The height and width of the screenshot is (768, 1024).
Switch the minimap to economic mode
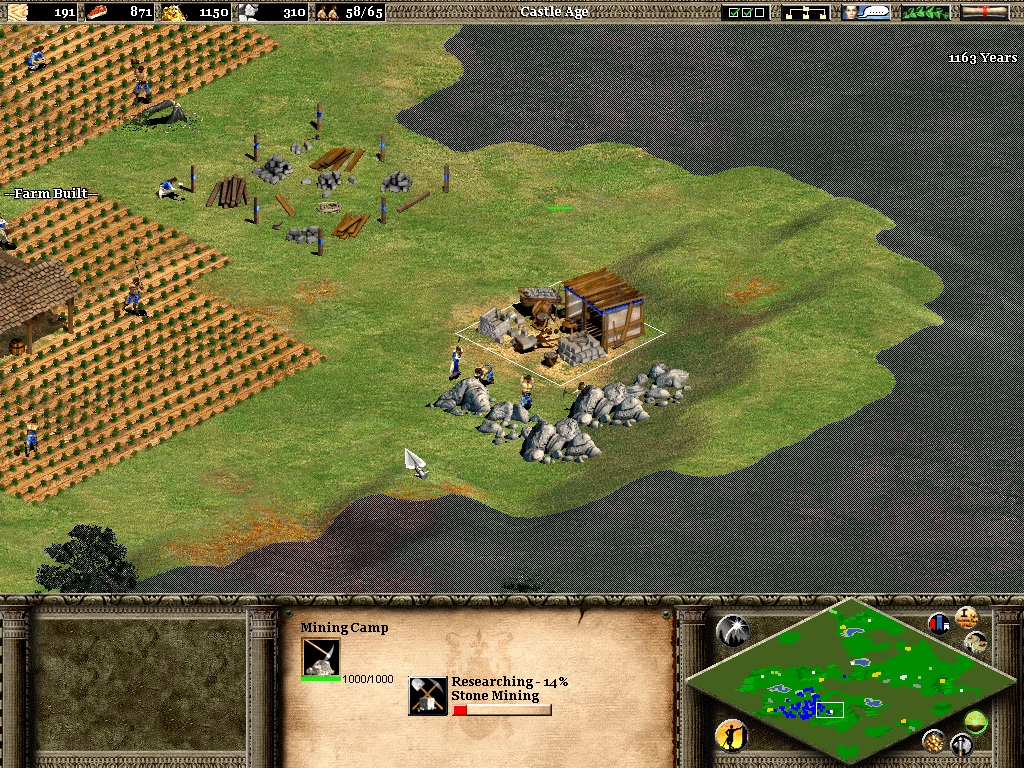(934, 740)
